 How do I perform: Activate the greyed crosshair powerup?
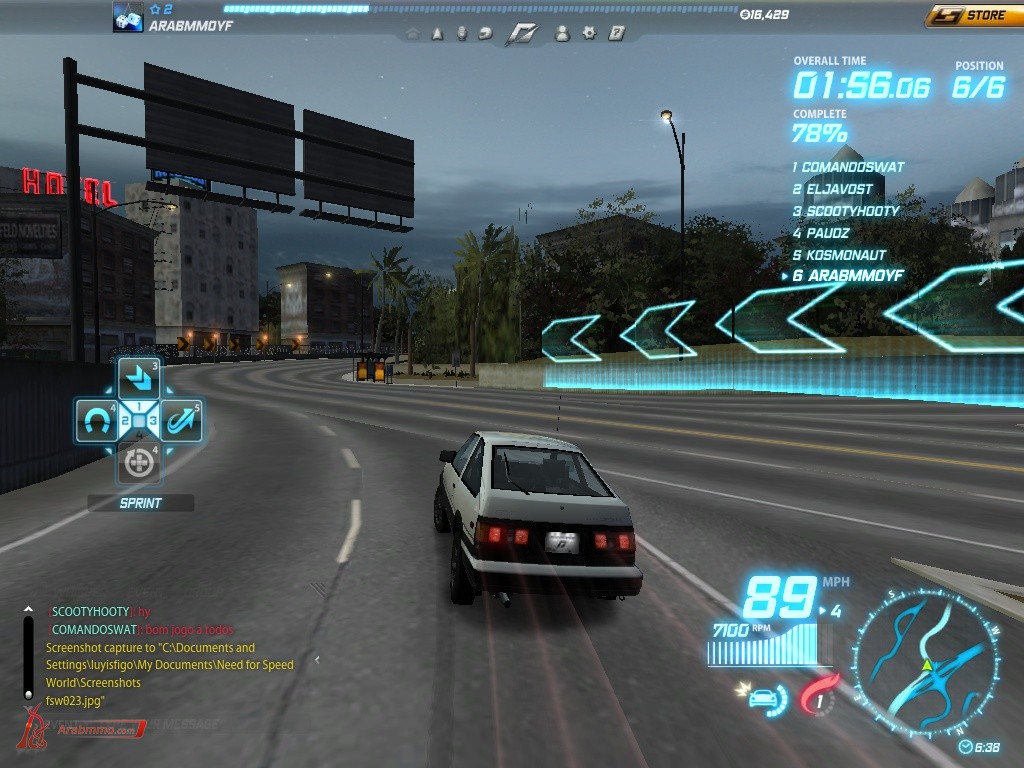pos(139,463)
